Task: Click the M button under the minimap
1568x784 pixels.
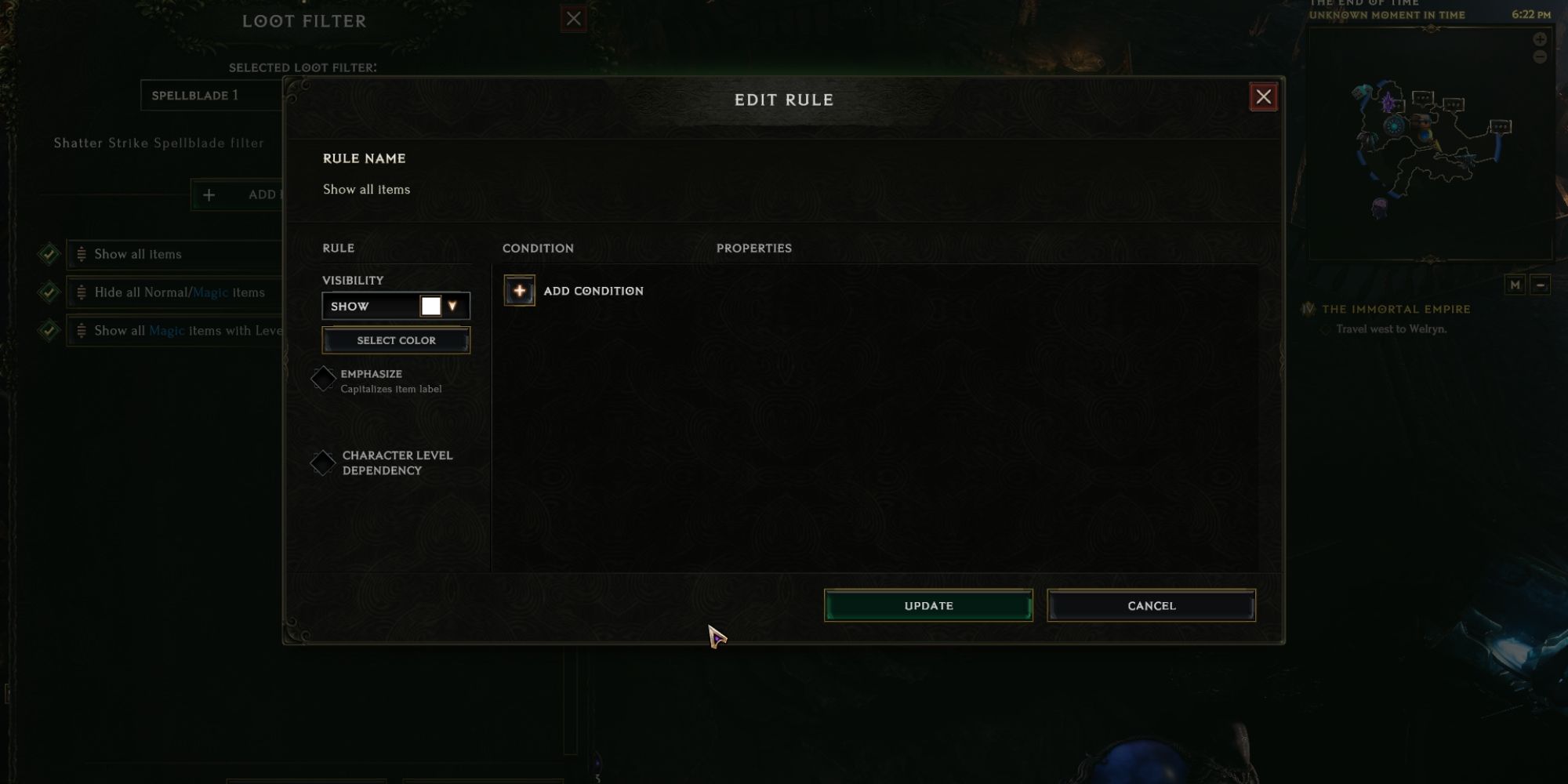Action: pyautogui.click(x=1515, y=286)
